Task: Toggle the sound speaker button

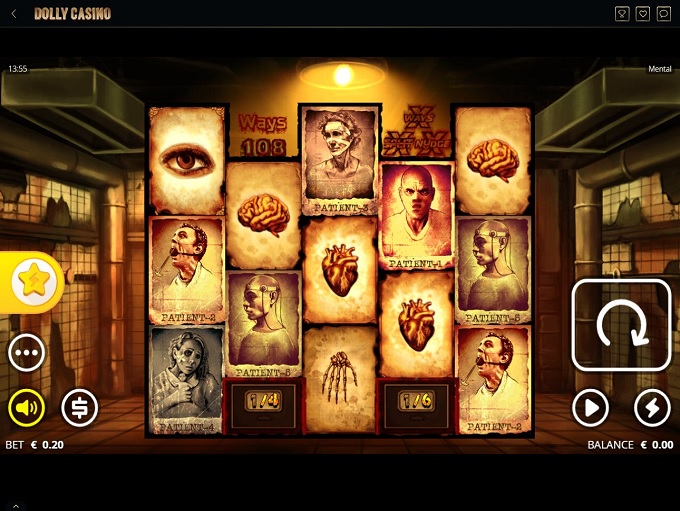Action: point(27,407)
